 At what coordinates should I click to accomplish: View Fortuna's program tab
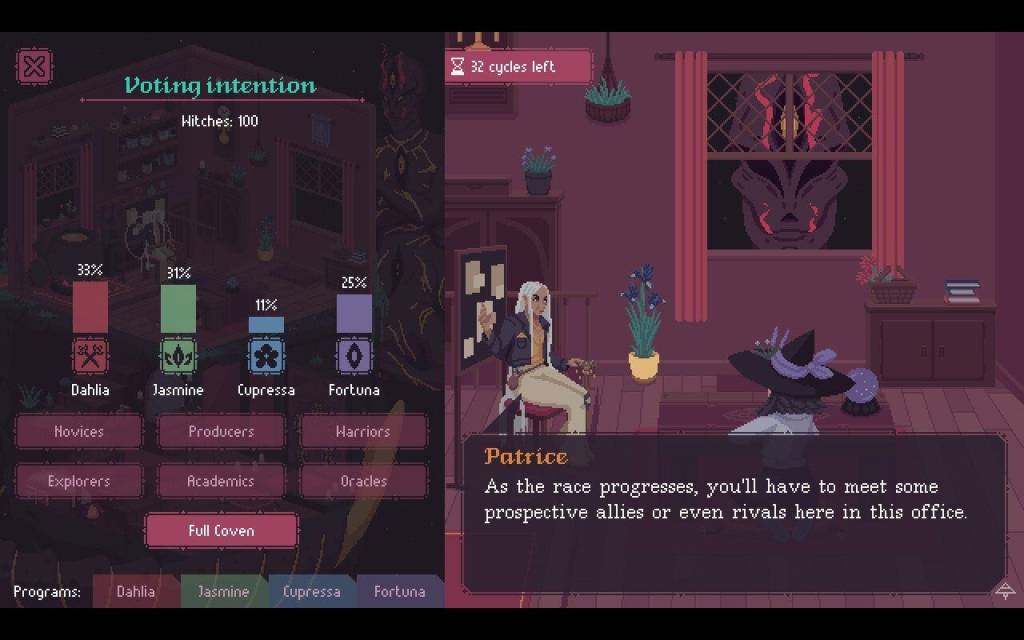tap(399, 591)
